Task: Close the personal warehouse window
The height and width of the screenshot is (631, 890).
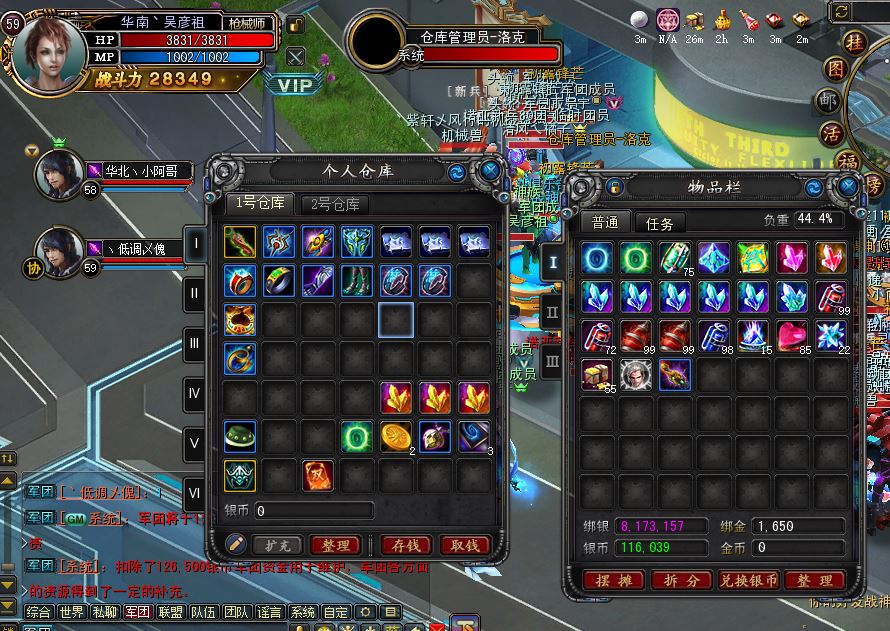Action: [490, 171]
